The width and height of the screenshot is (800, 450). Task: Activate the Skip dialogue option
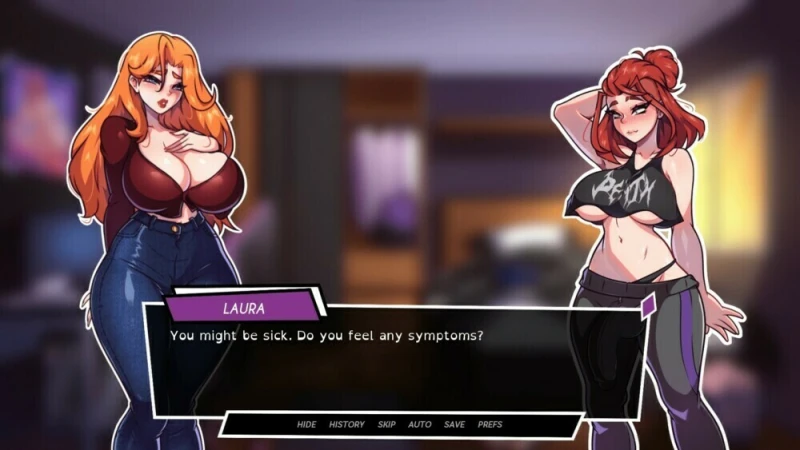(386, 424)
